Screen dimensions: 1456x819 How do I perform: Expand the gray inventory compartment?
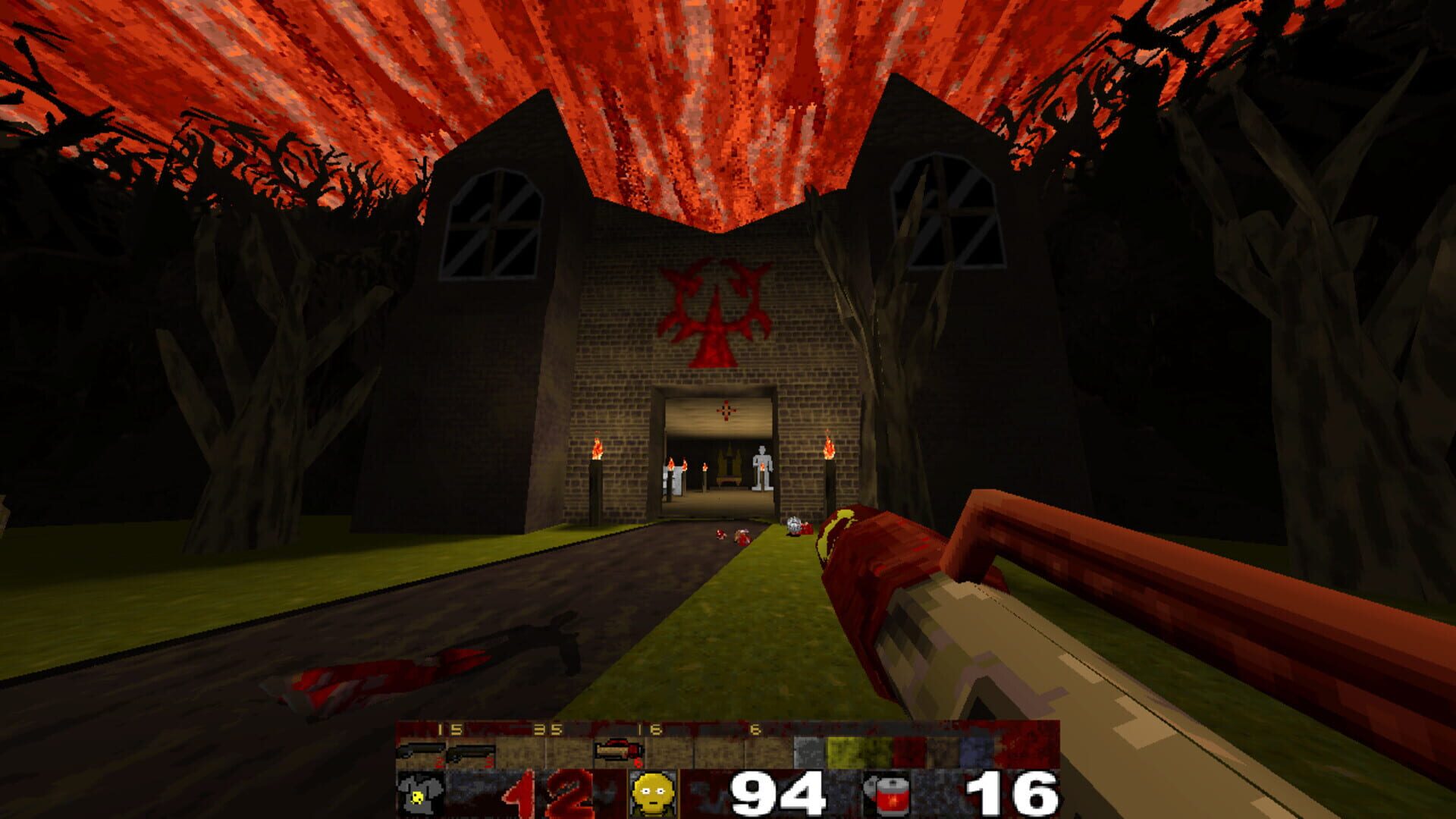coord(808,751)
